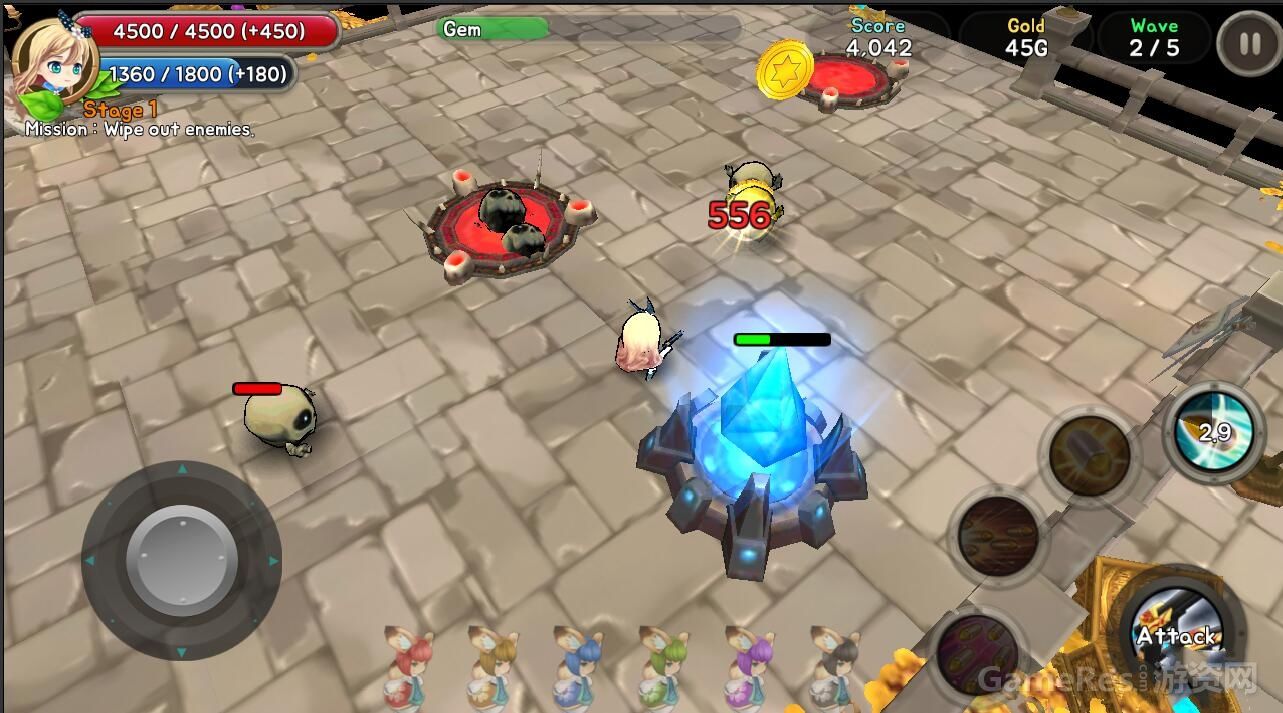Select the green-haired companion
Image resolution: width=1283 pixels, height=713 pixels.
(665, 668)
